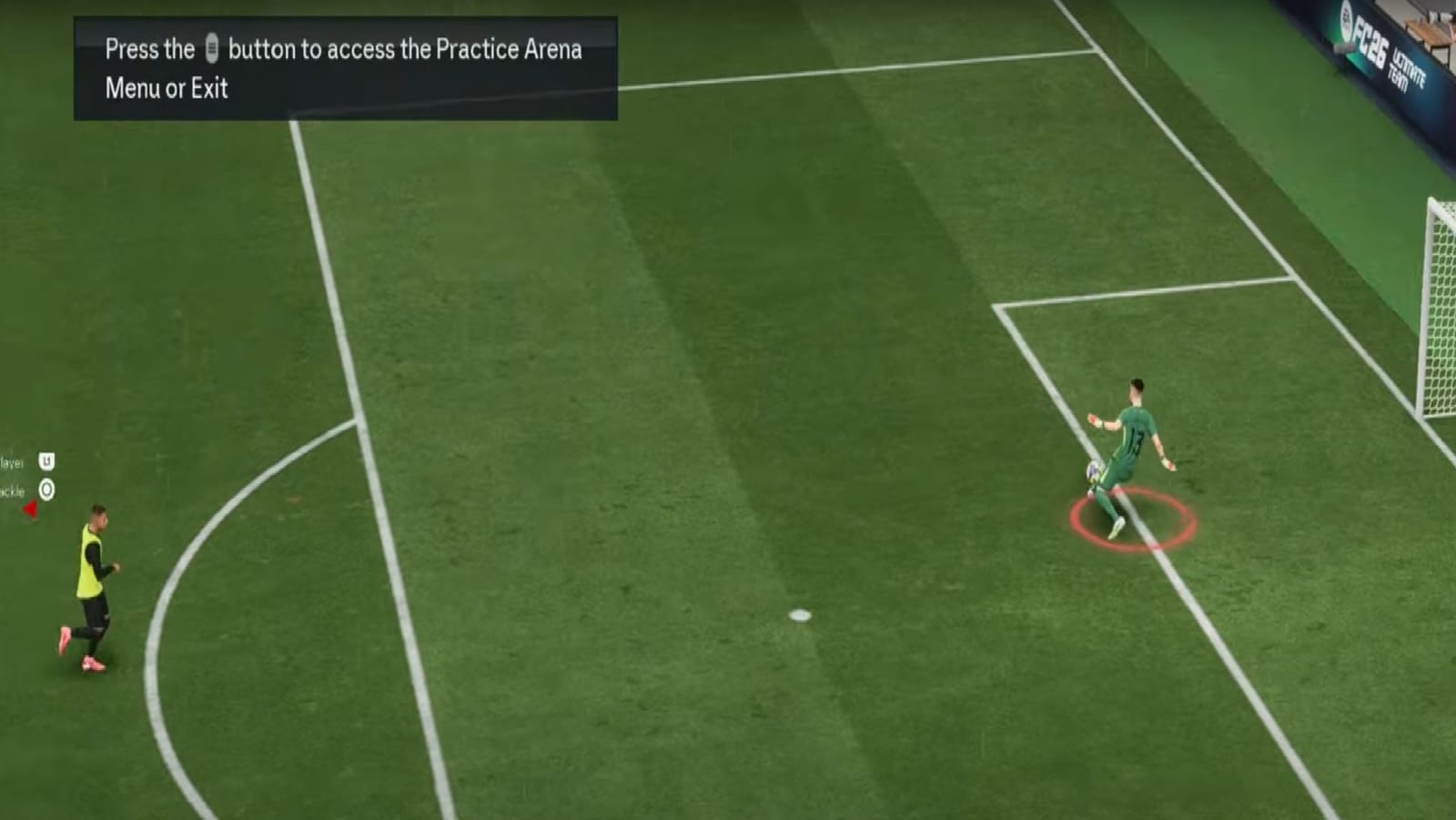Expand the control hints overlay

pyautogui.click(x=32, y=475)
